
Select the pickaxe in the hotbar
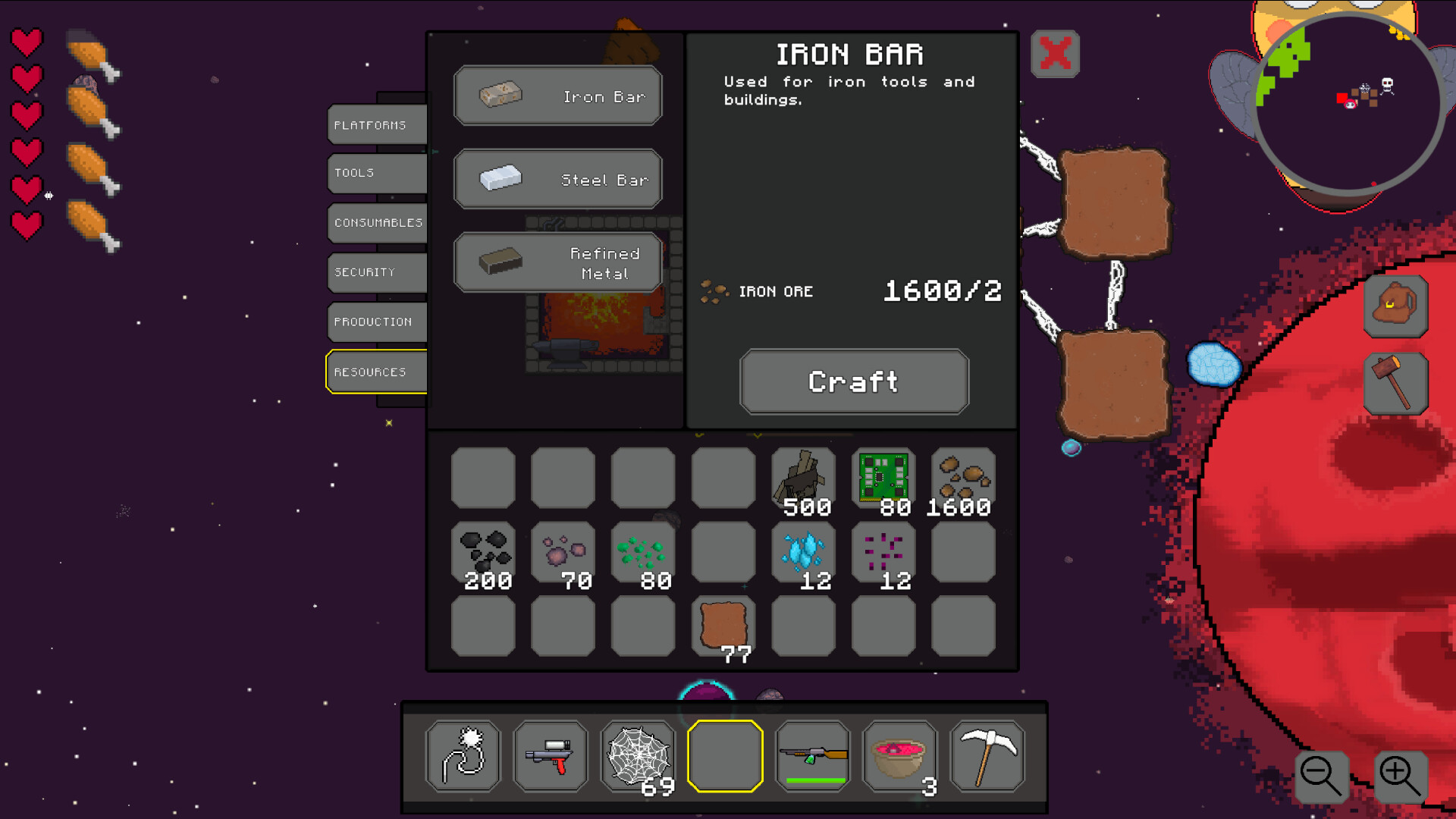[987, 756]
